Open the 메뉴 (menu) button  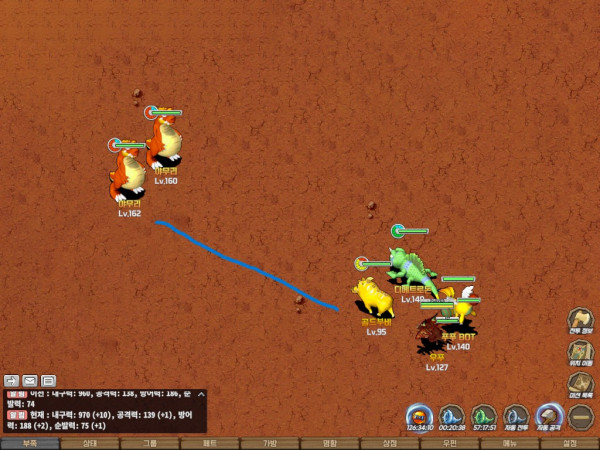pyautogui.click(x=510, y=443)
